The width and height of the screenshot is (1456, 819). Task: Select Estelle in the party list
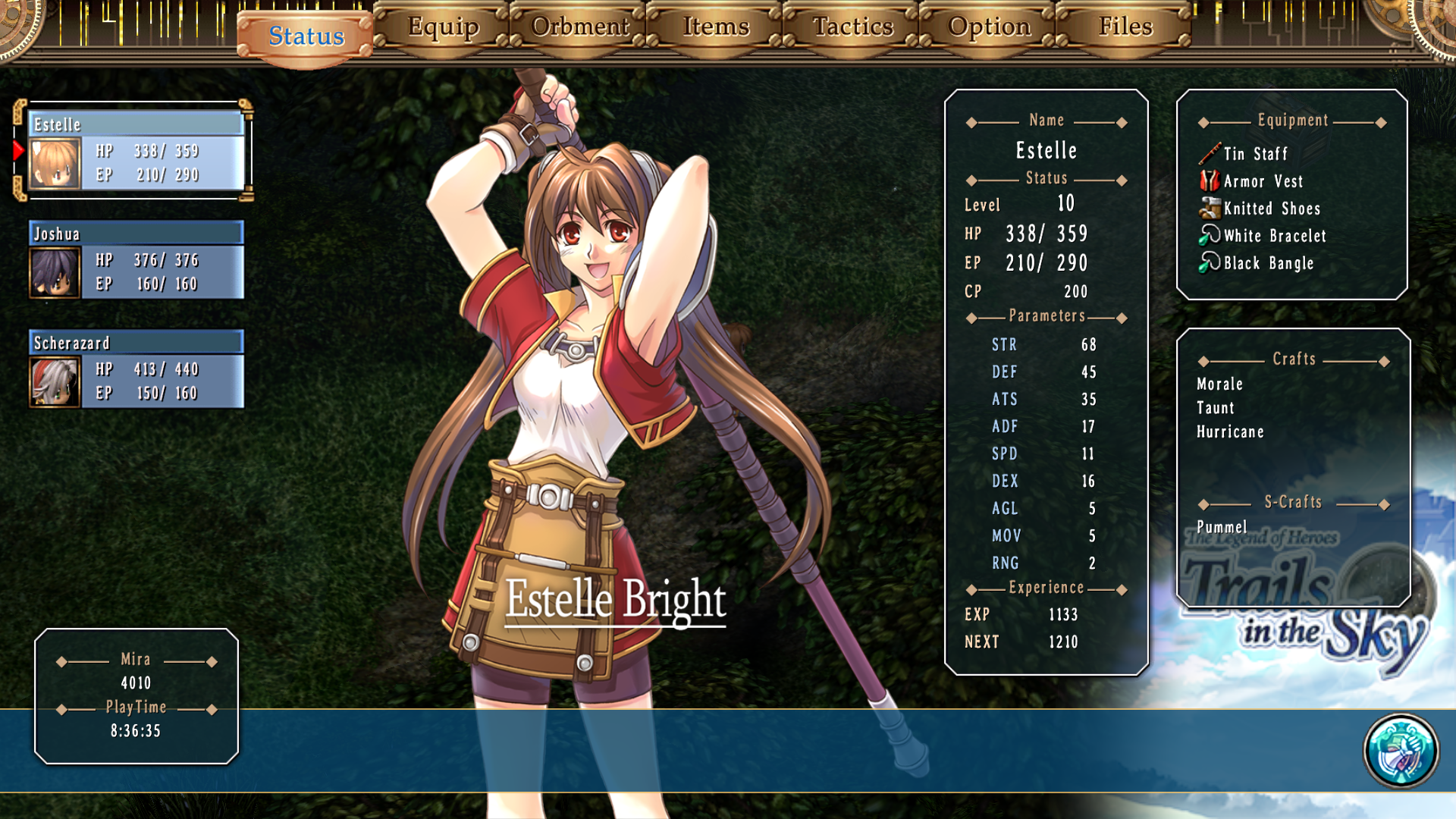136,150
